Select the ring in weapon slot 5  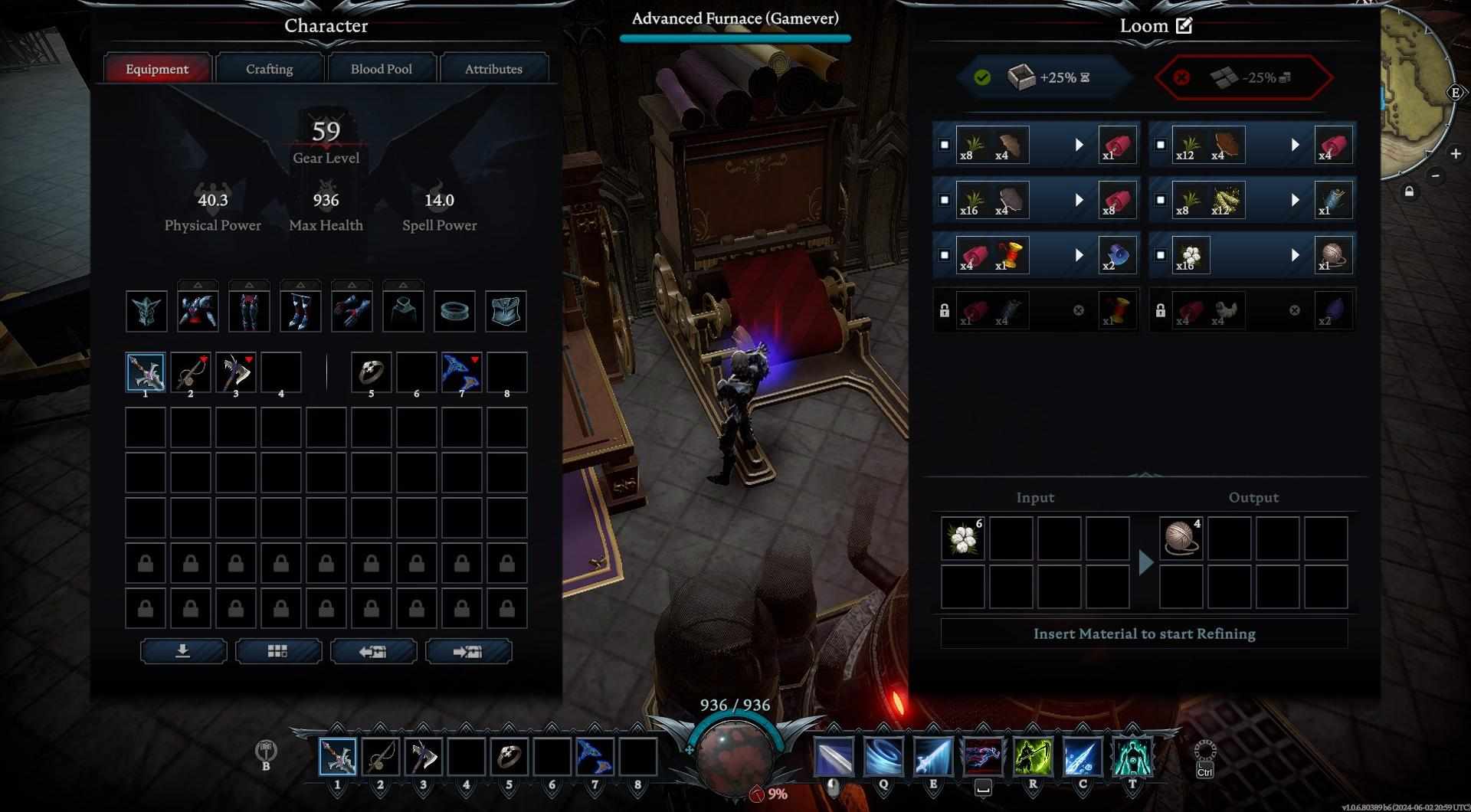tap(372, 372)
